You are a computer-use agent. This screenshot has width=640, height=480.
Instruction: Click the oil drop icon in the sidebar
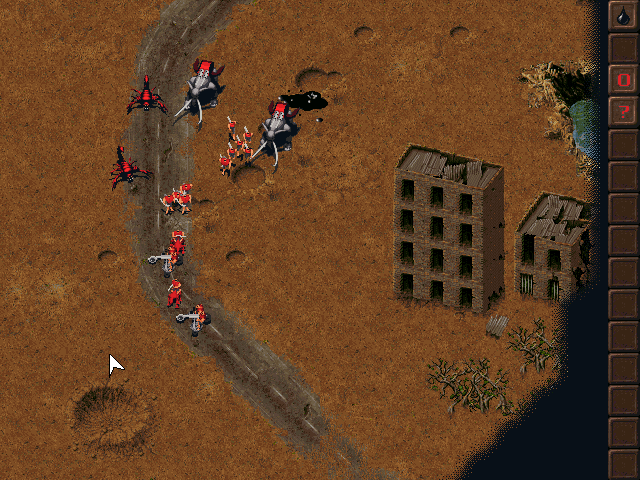pyautogui.click(x=623, y=16)
